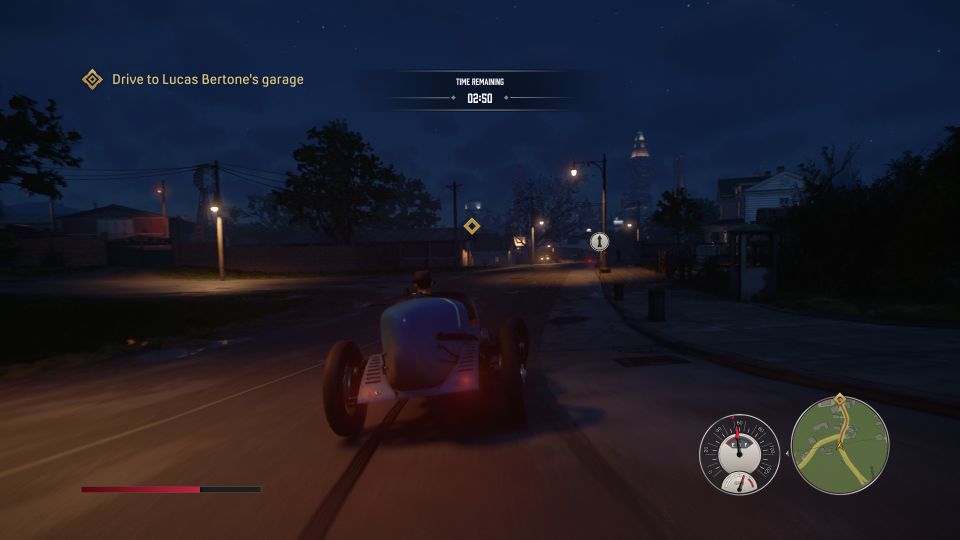
Task: Click the speedometer gauge
Action: [739, 449]
